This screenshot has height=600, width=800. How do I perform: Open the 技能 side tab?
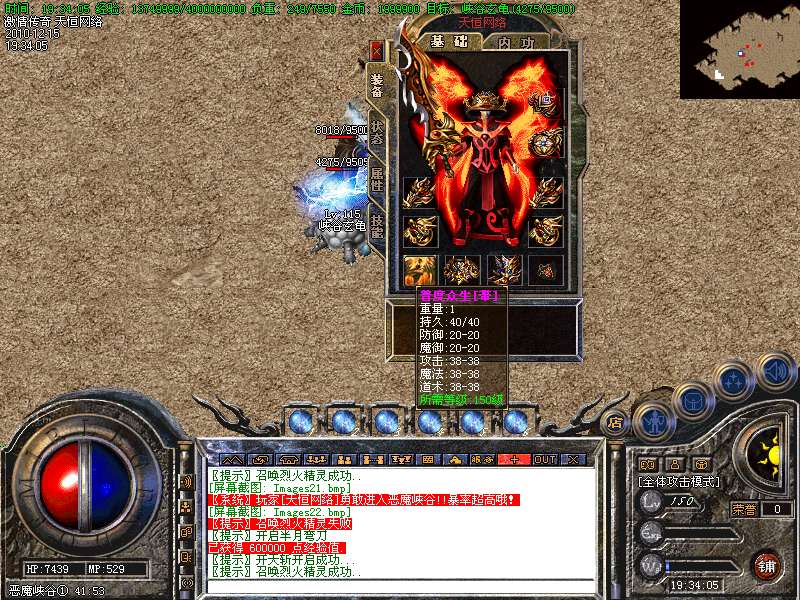[377, 226]
